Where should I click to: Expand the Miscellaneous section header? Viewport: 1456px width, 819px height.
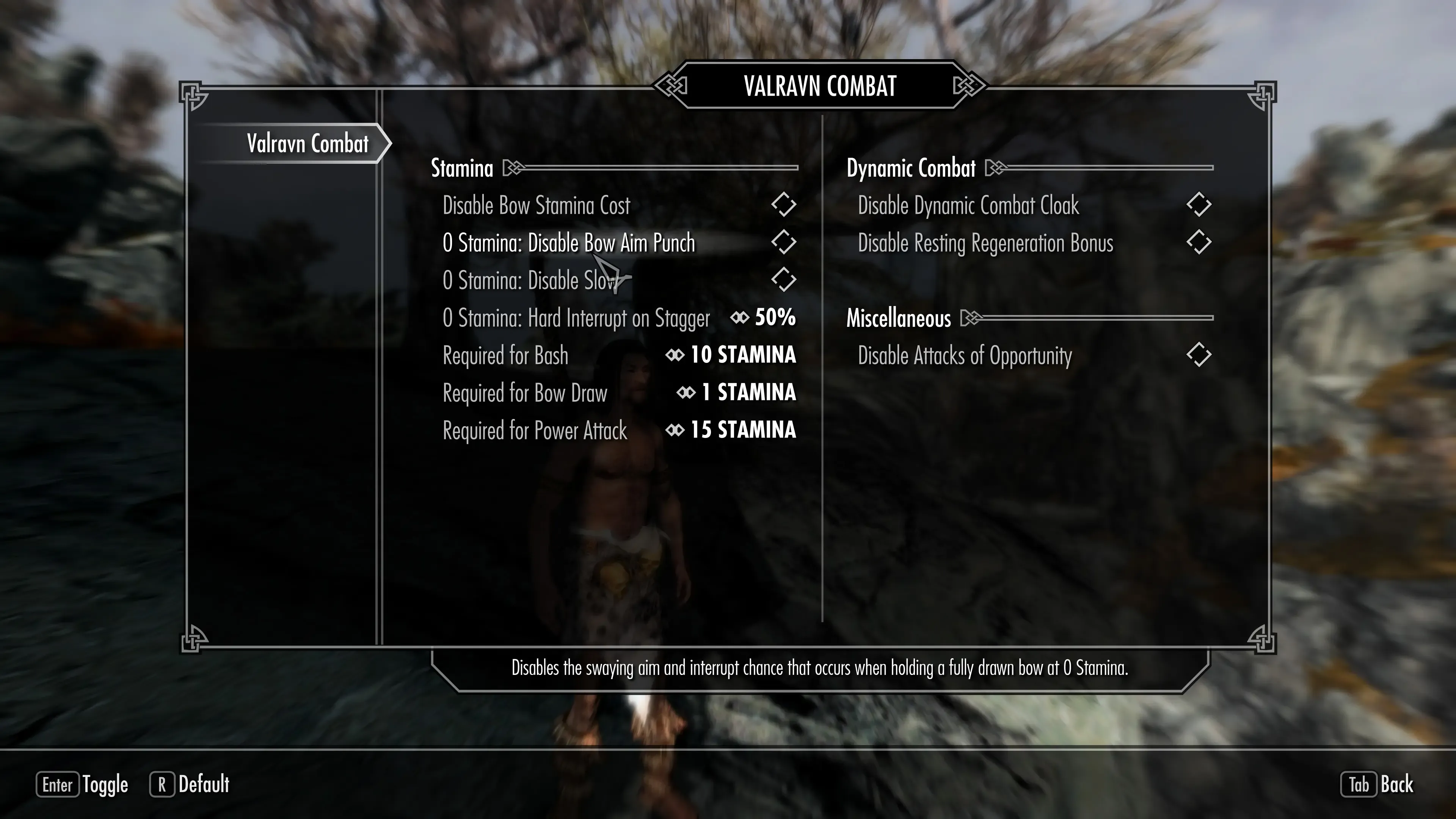[899, 318]
